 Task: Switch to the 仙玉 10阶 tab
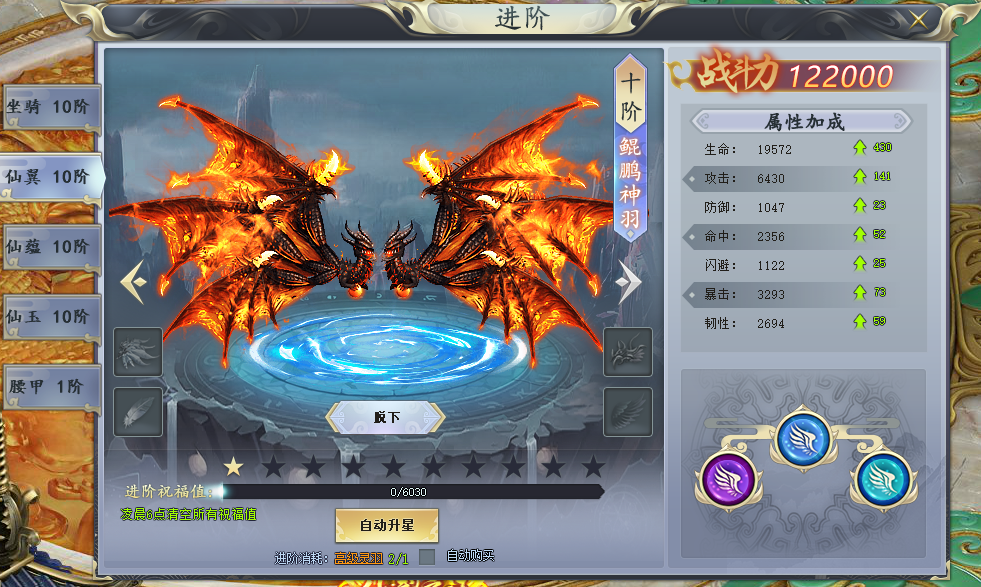[49, 317]
